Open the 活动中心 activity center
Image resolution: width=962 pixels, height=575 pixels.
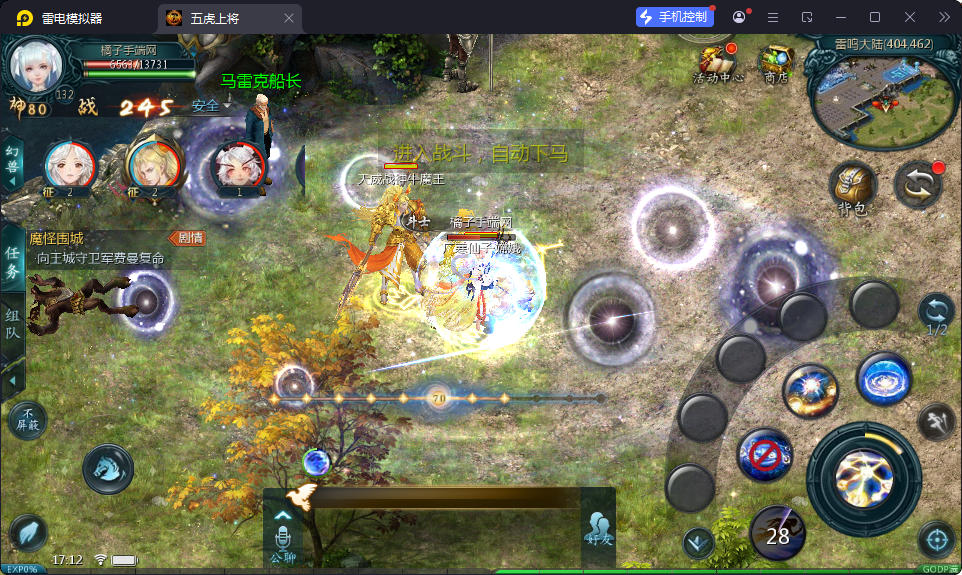pos(718,63)
